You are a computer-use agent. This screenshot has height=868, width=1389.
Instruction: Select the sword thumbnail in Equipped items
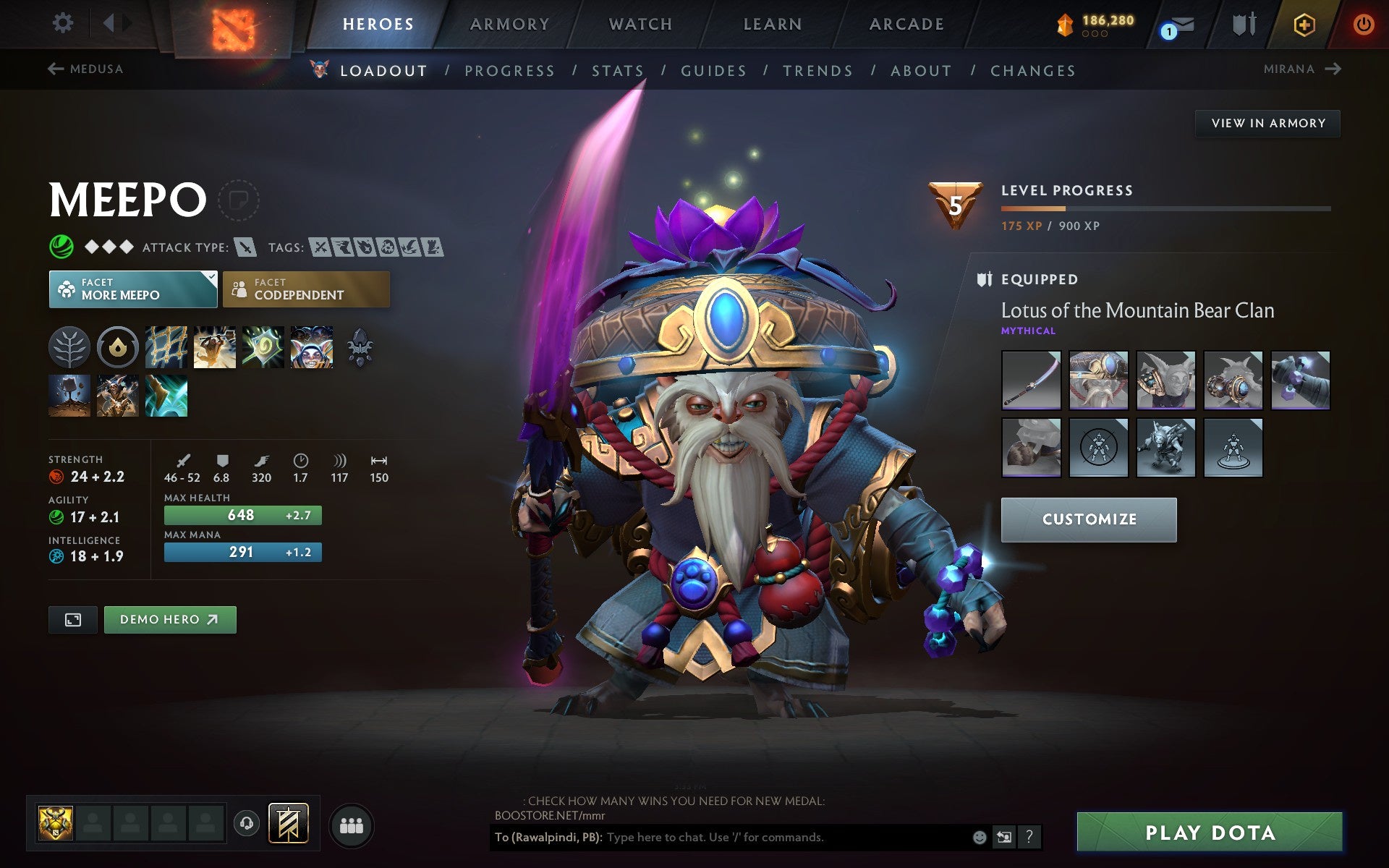(1030, 382)
